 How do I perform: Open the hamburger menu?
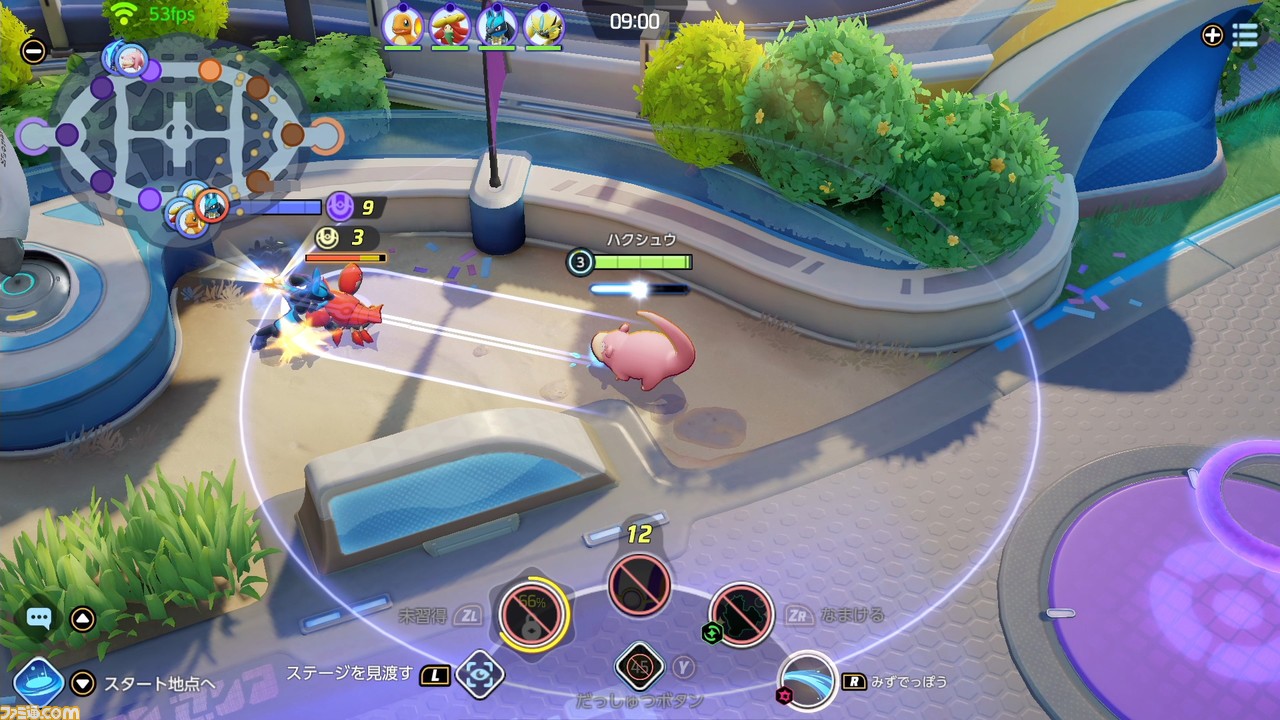click(x=1245, y=35)
